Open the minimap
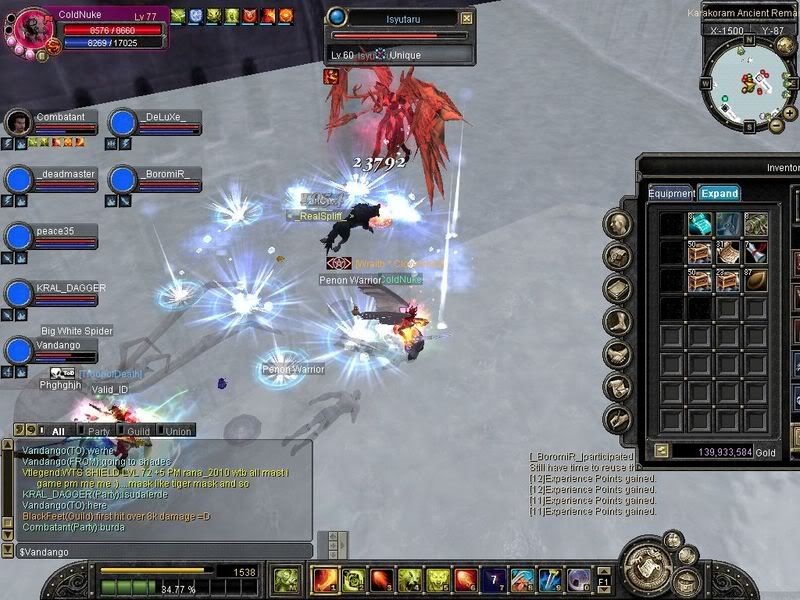This screenshot has height=600, width=800. [749, 79]
